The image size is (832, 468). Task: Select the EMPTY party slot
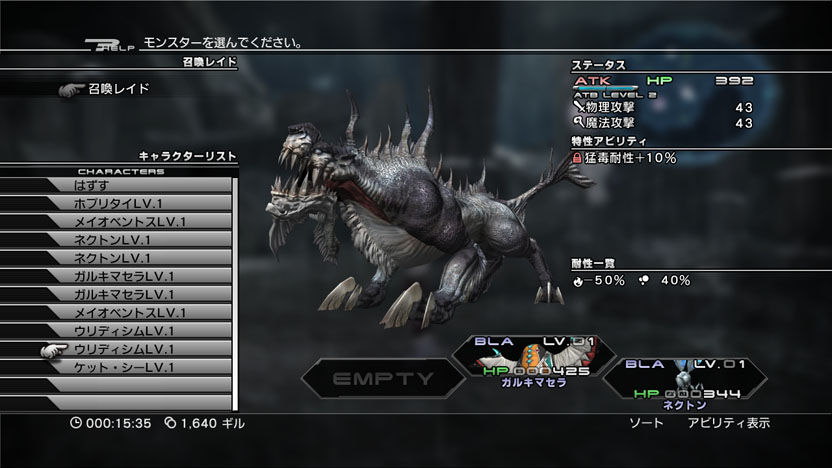point(383,379)
